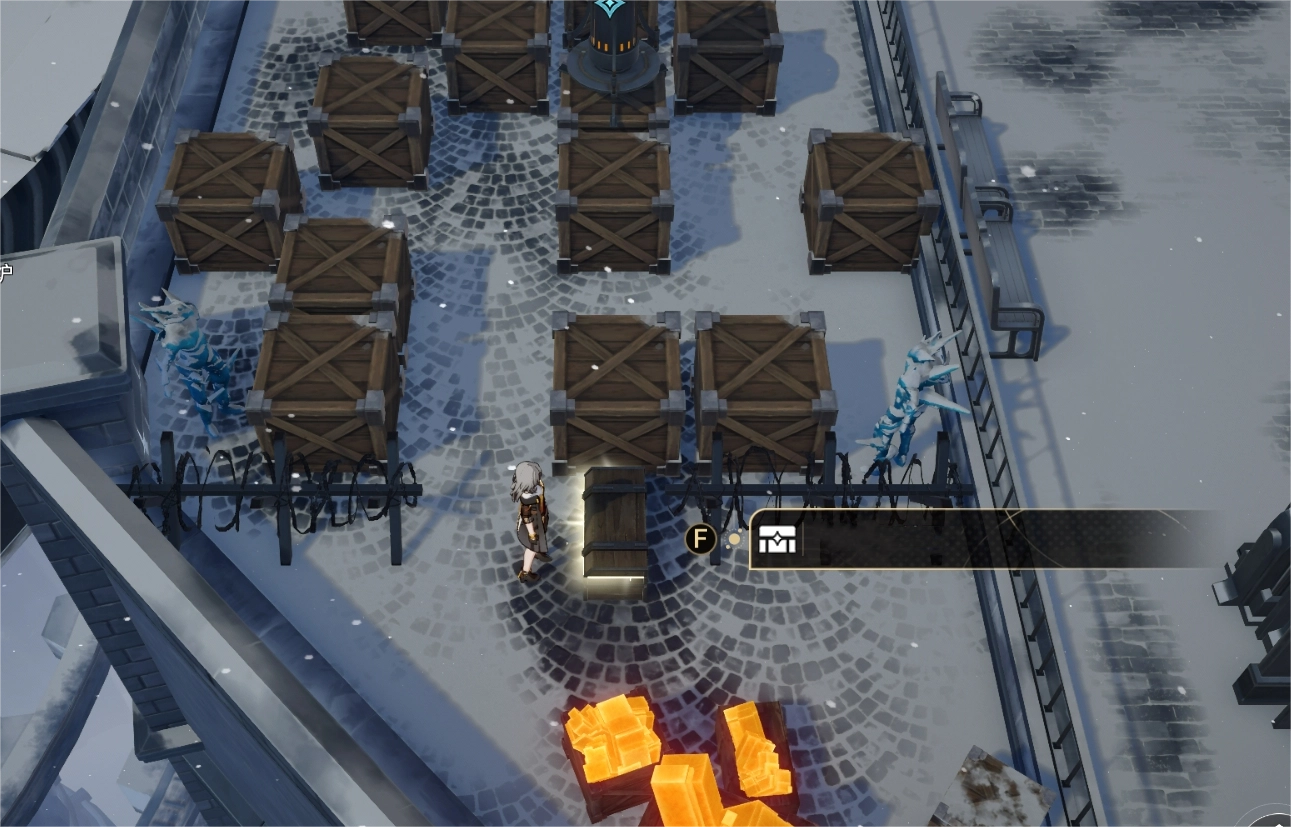Image resolution: width=1291 pixels, height=827 pixels.
Task: Click the treasure chest icon in the interaction bar
Action: 778,539
